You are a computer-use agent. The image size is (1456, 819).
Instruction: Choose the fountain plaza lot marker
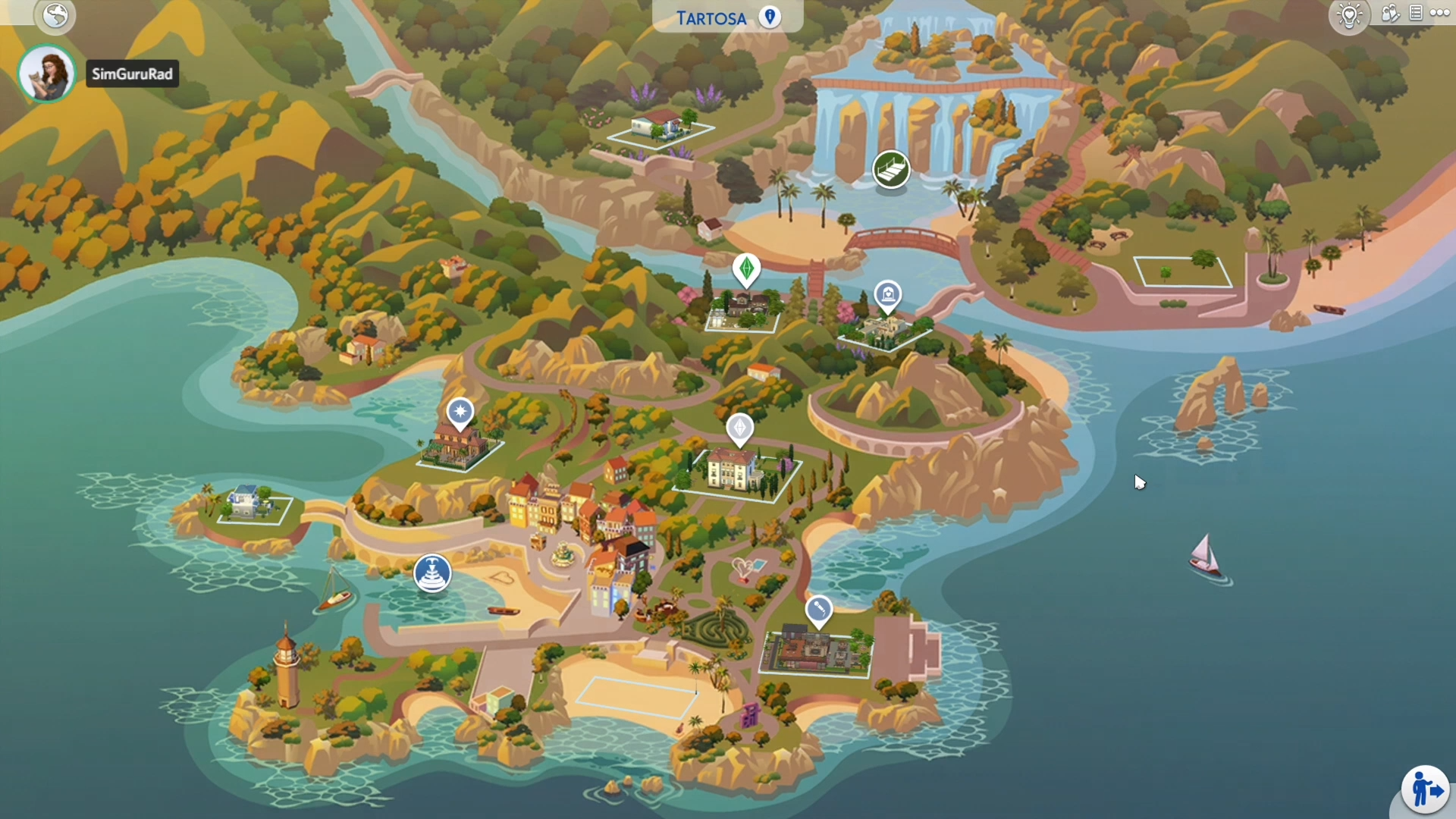pos(432,573)
